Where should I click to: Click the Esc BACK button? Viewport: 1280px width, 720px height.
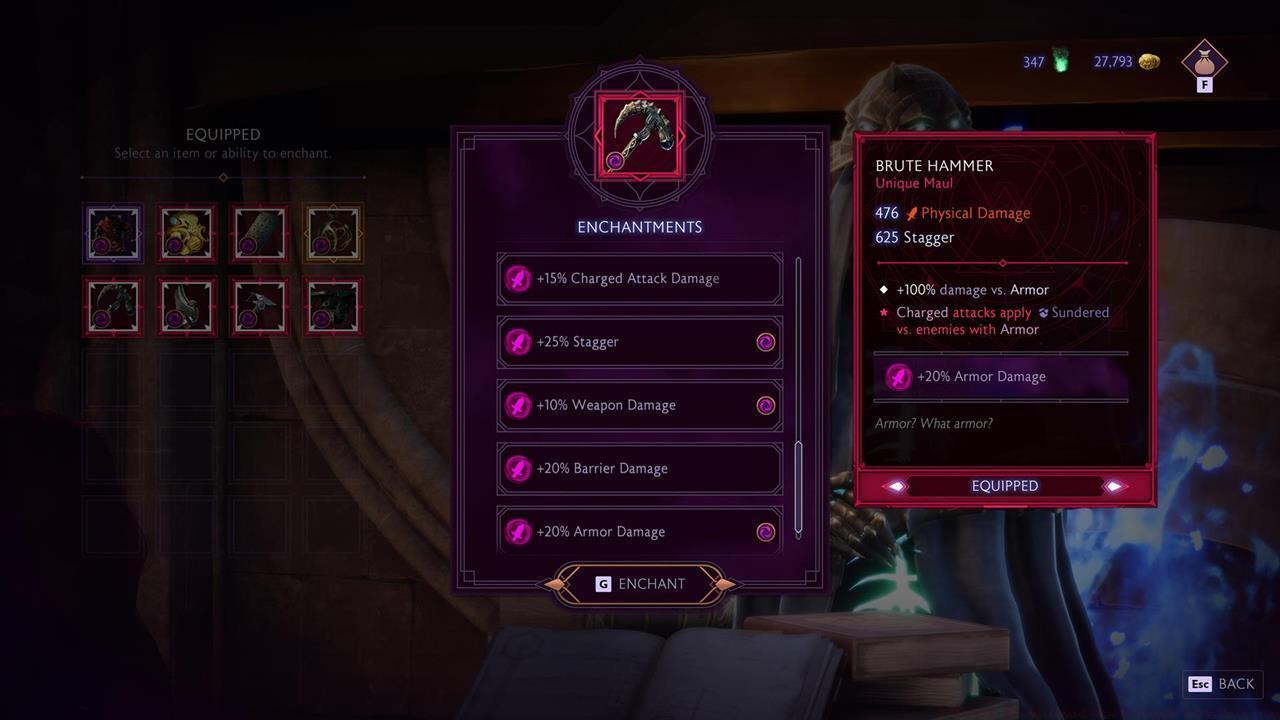1222,684
